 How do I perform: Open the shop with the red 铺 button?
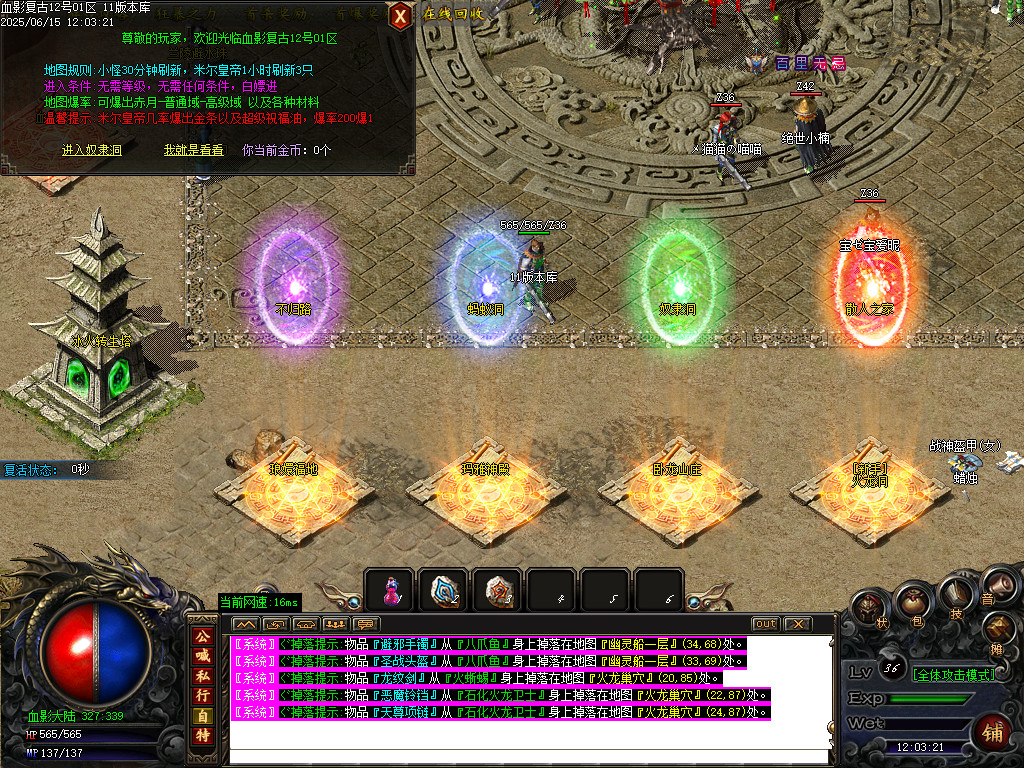tap(993, 729)
